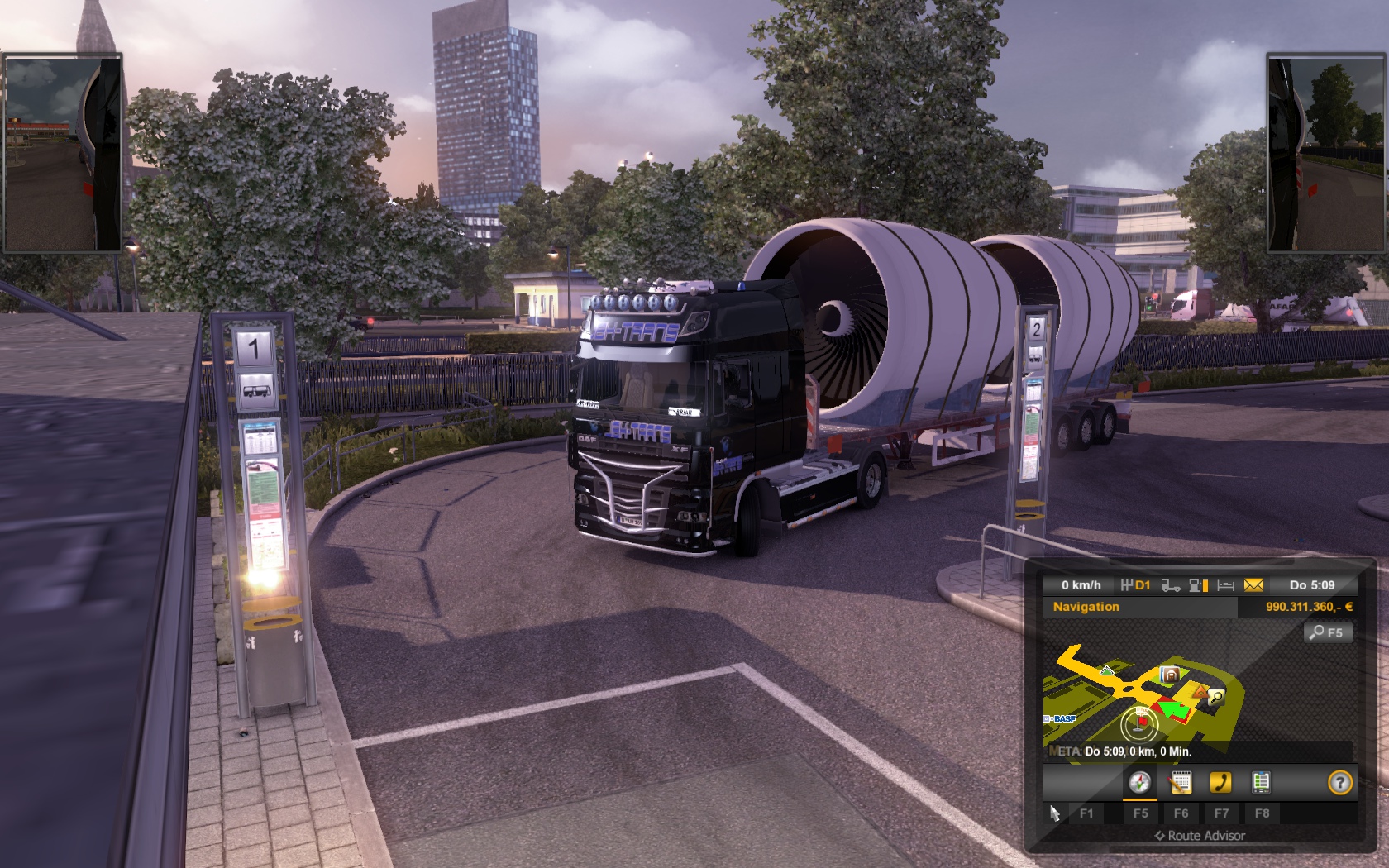Select the magnifier marker on the minimap
The image size is (1389, 868).
pos(1215,697)
